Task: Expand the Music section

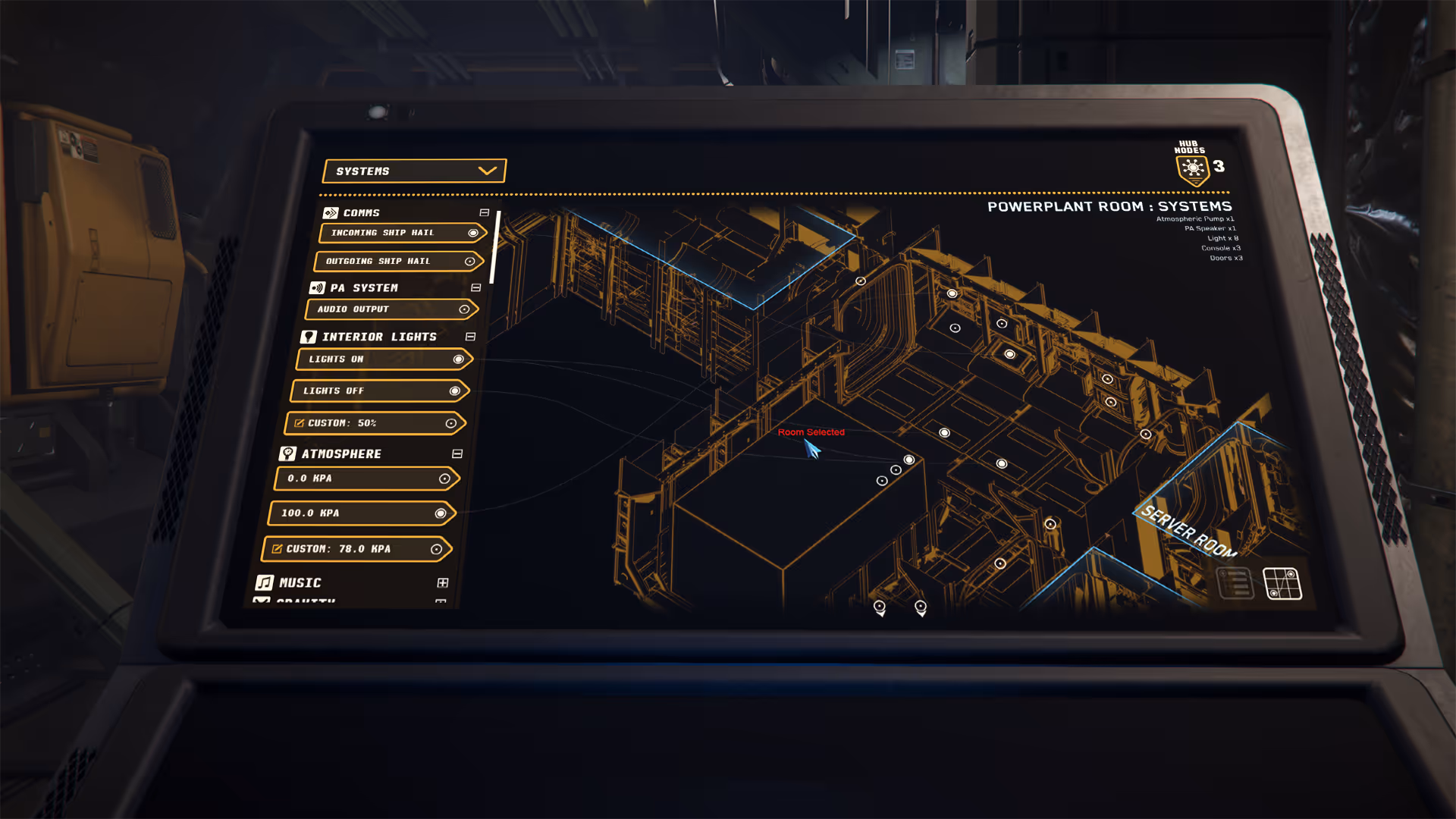Action: 443,583
